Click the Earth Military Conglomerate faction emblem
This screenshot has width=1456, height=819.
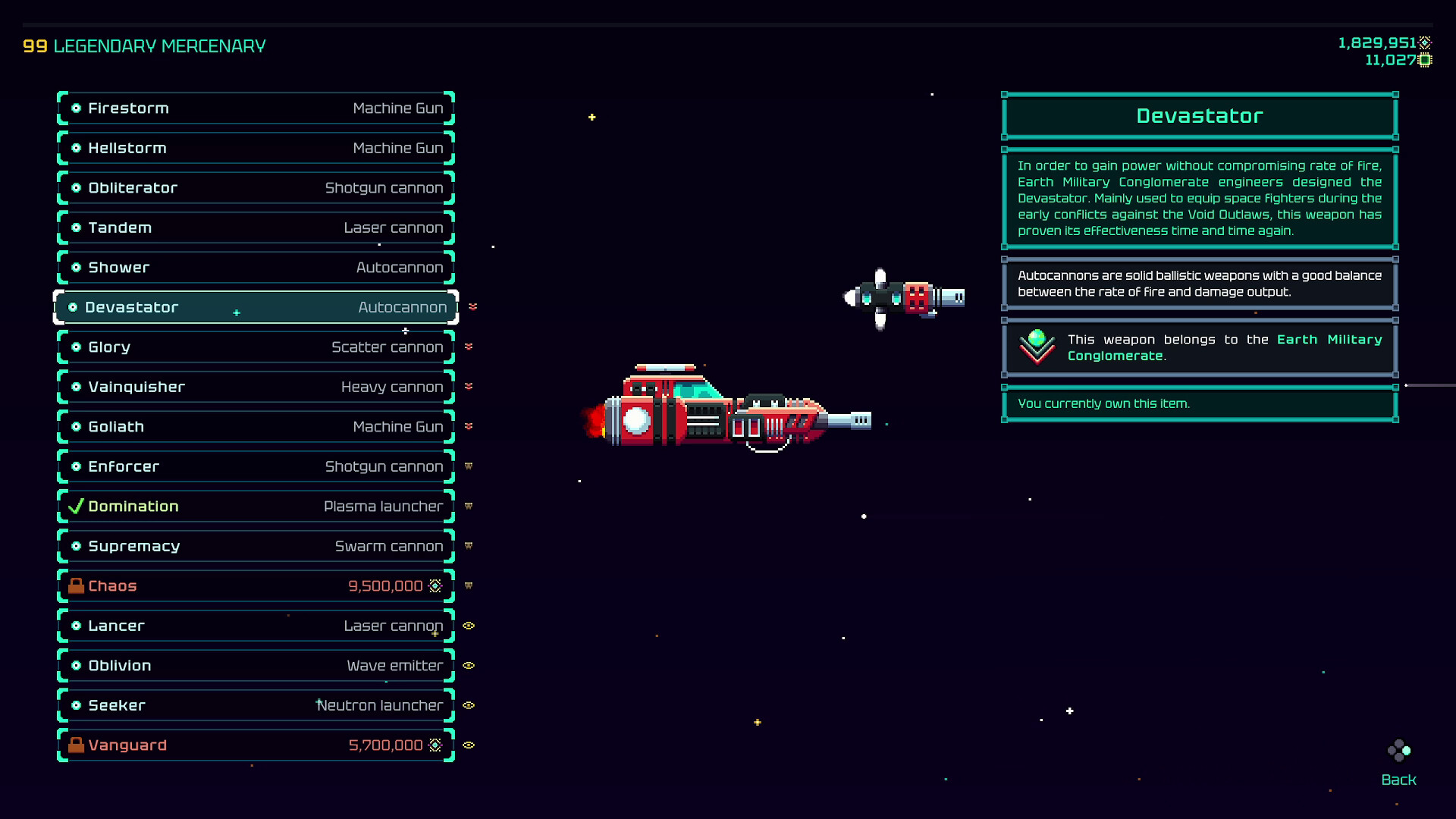(1037, 347)
